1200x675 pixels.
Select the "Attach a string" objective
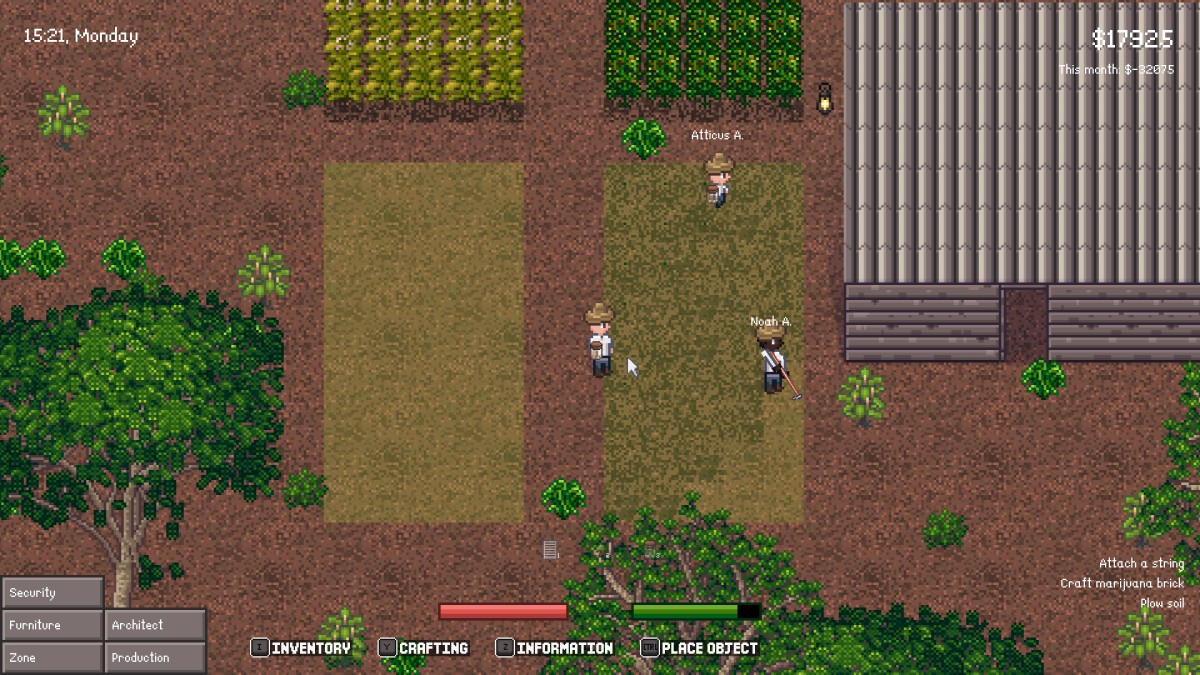click(x=1141, y=564)
